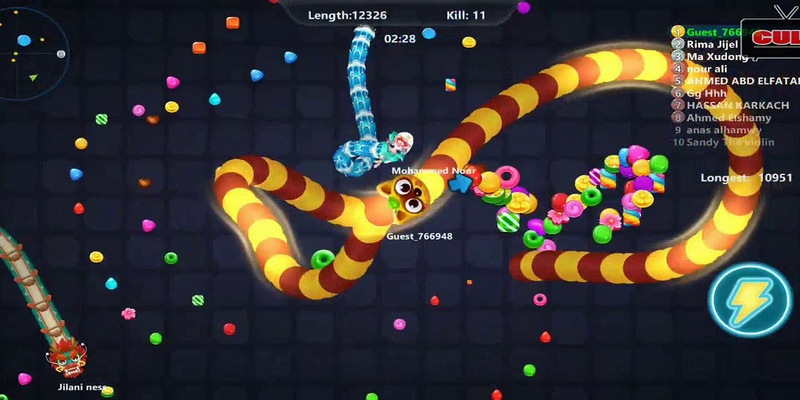Click the red TV channel logo overlay
800x400 pixels.
[773, 38]
